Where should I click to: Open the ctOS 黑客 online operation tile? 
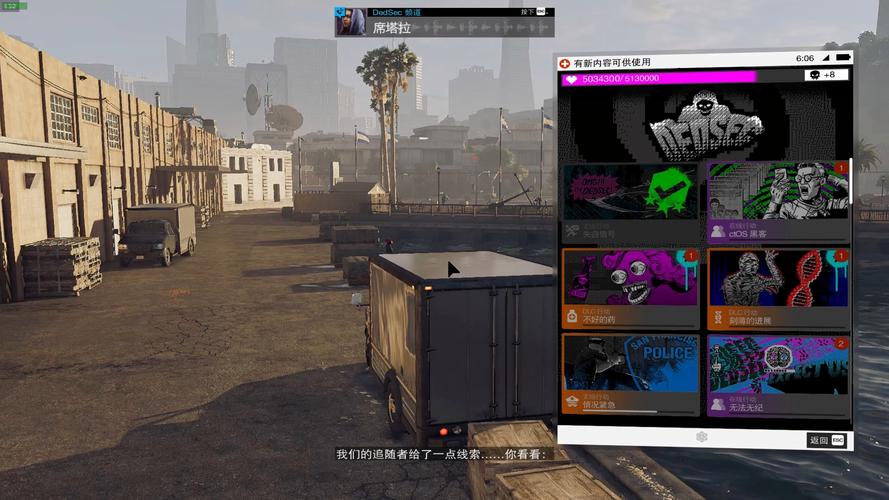pyautogui.click(x=777, y=201)
